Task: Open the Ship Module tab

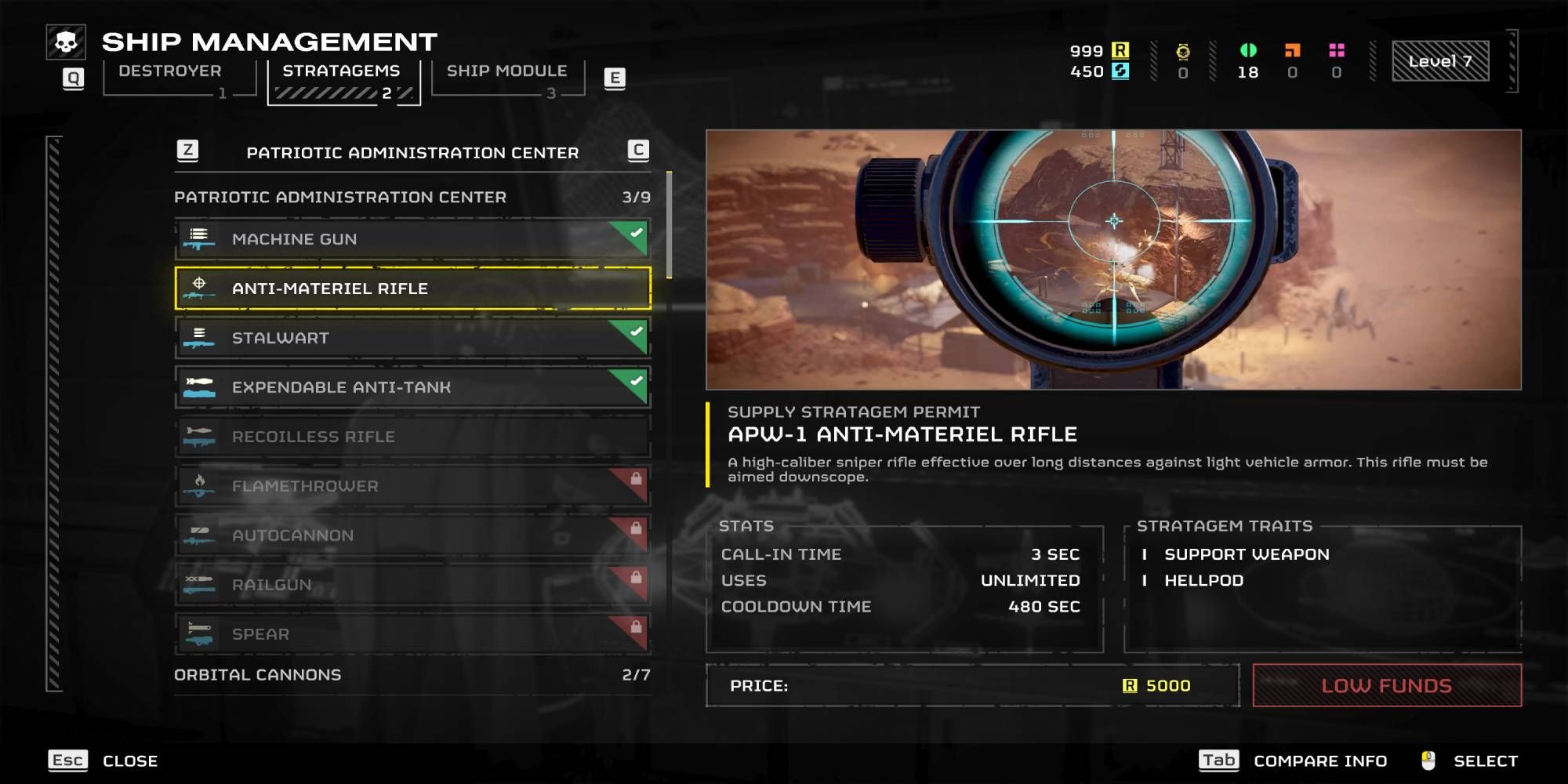Action: coord(506,71)
